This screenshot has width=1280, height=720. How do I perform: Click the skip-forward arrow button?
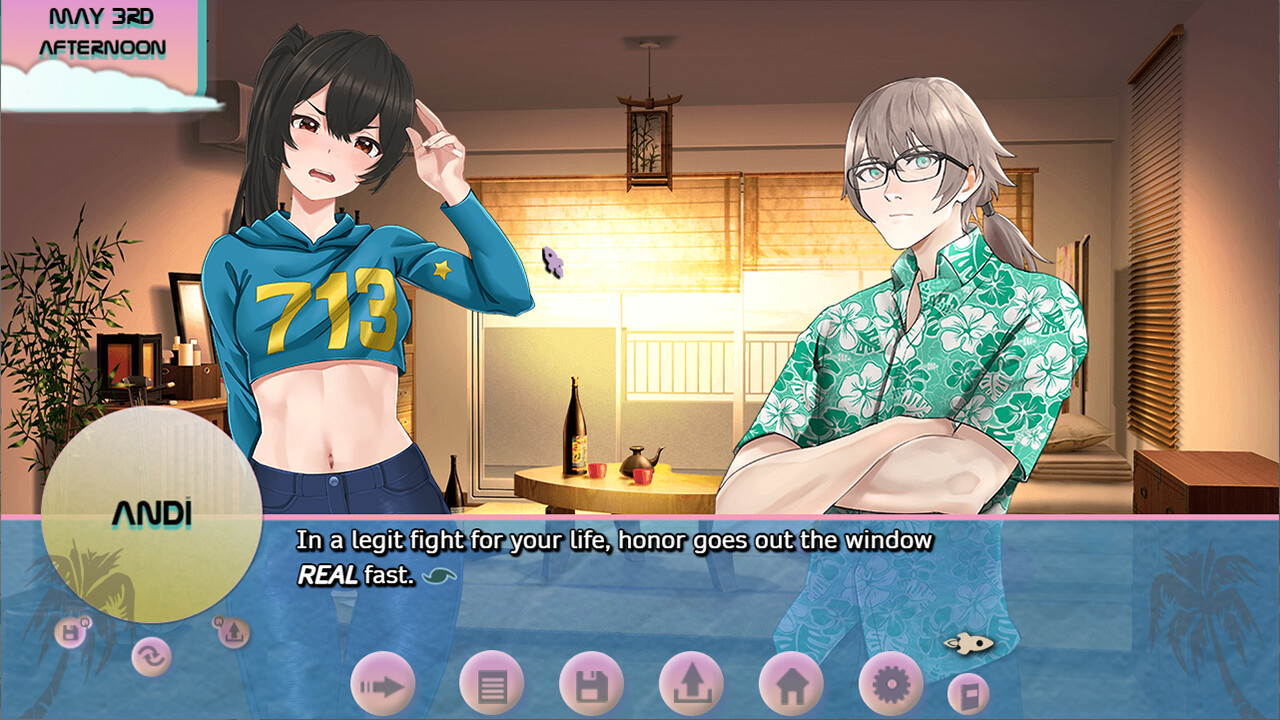[383, 685]
